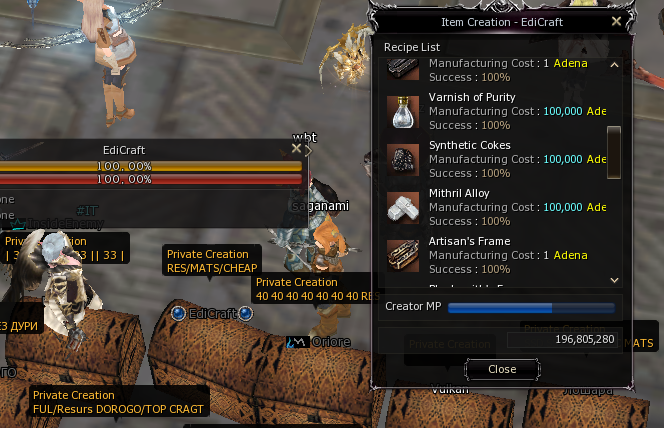Click the recipe list scroll-up arrow

[x=614, y=67]
